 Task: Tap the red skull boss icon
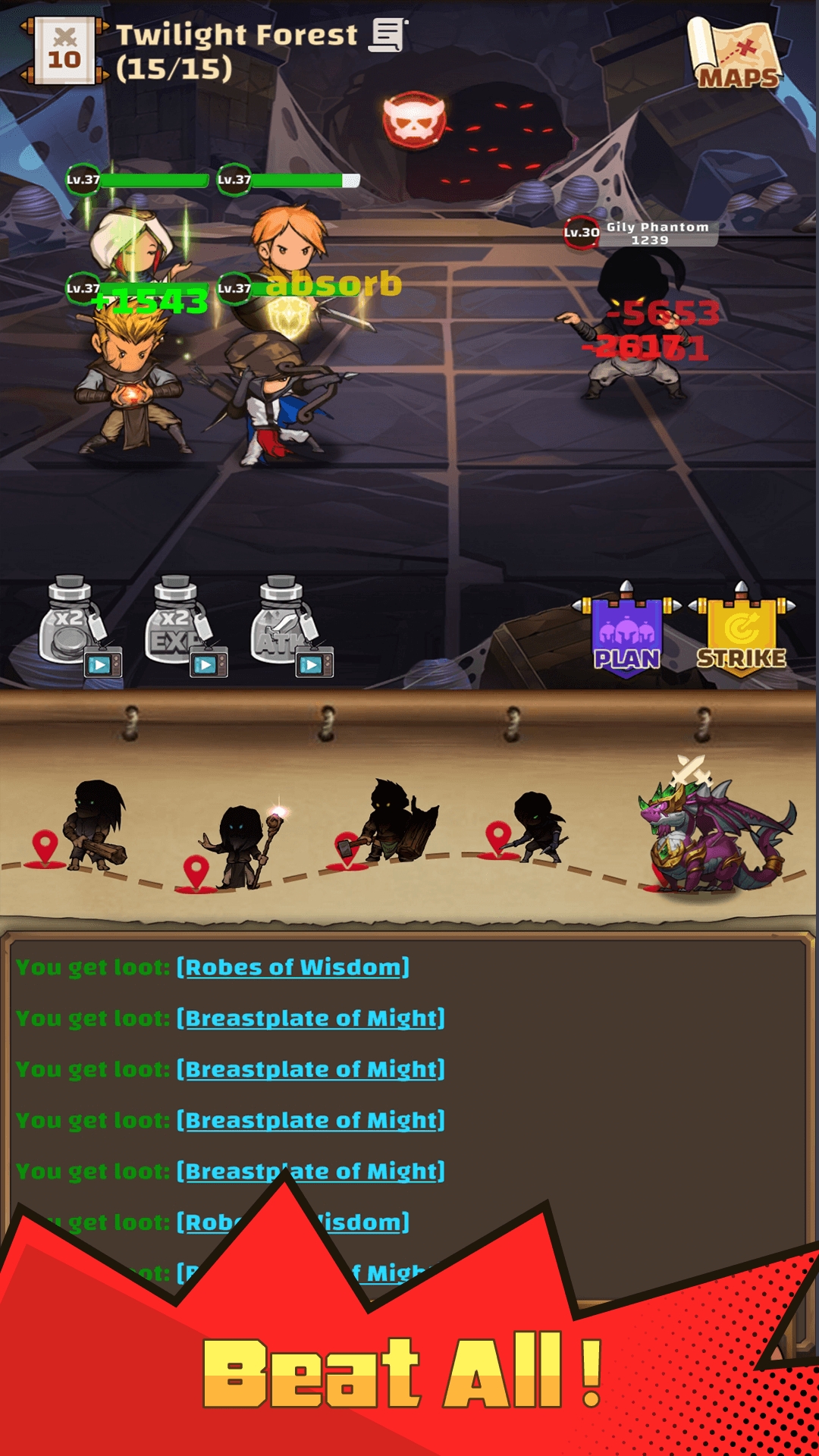414,120
